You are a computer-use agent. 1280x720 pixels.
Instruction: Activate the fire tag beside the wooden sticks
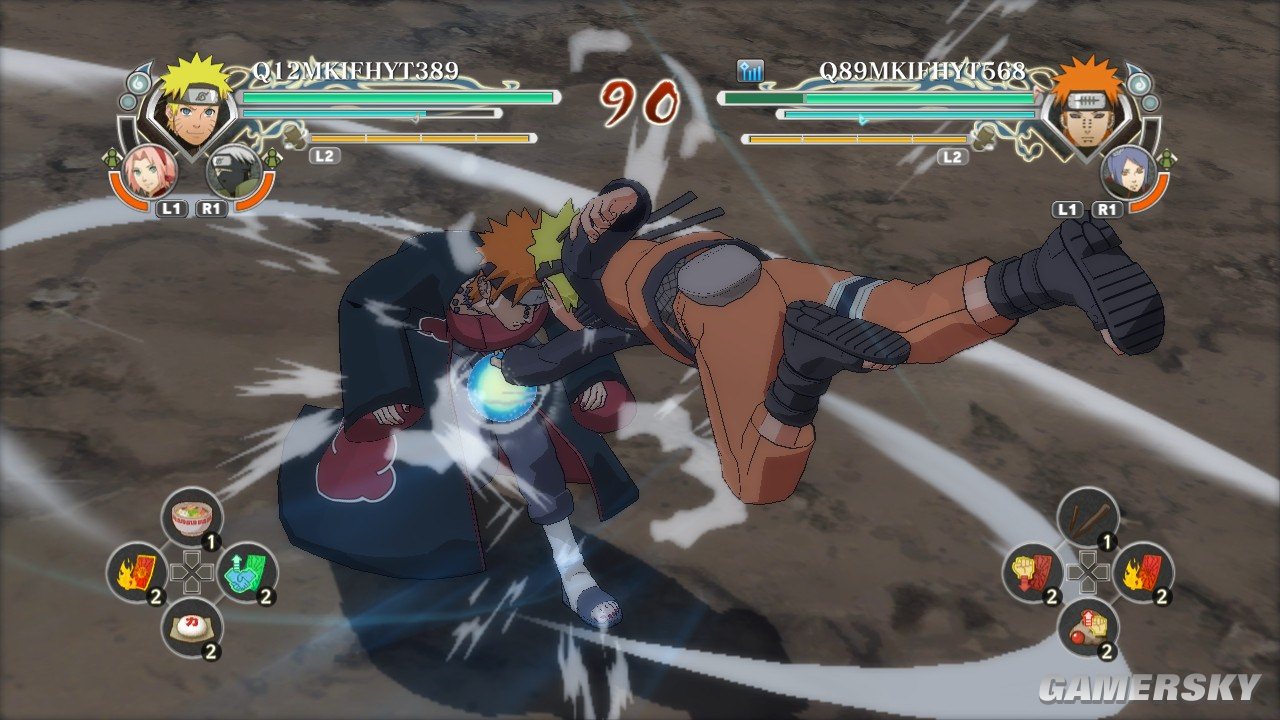1142,572
